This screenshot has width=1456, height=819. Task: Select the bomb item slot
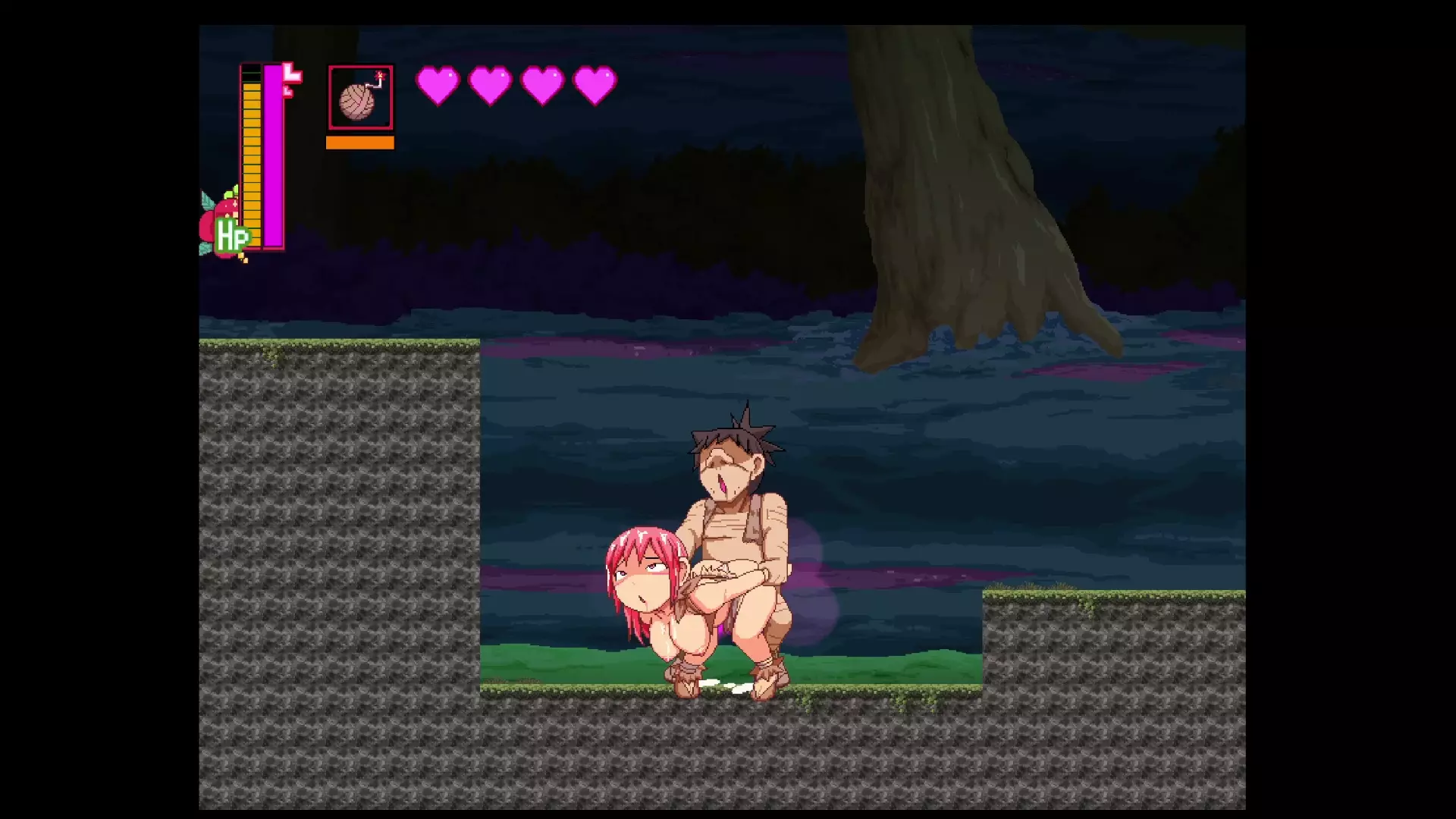click(360, 98)
